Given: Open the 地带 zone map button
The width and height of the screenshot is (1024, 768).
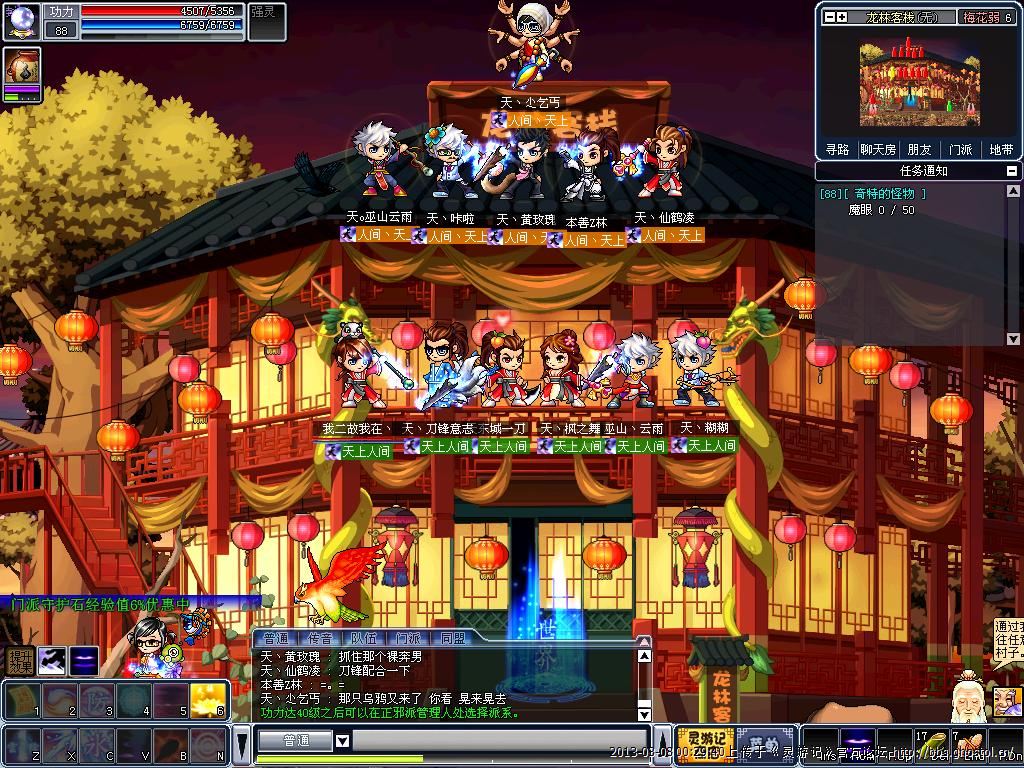Looking at the screenshot, I should click(x=1001, y=150).
